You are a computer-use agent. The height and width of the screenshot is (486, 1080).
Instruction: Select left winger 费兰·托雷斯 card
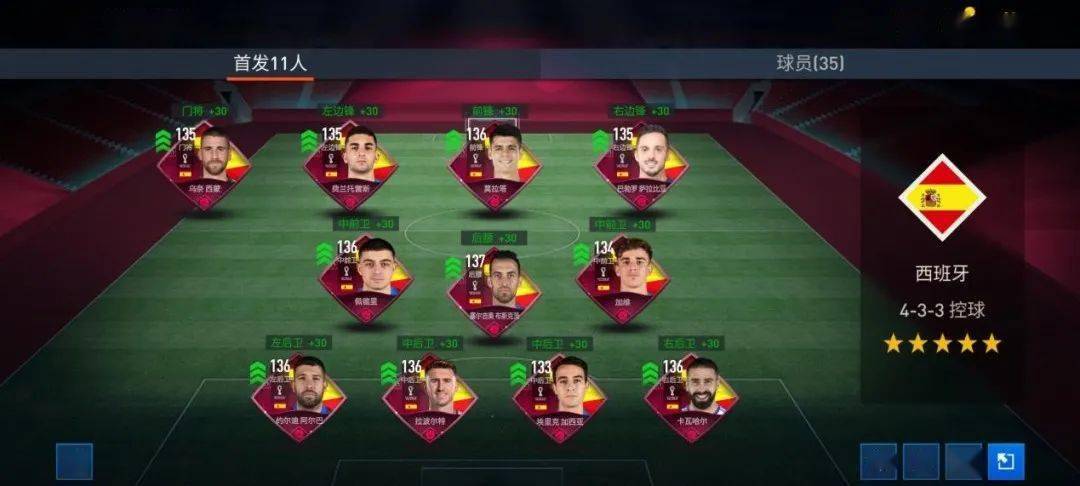click(351, 164)
